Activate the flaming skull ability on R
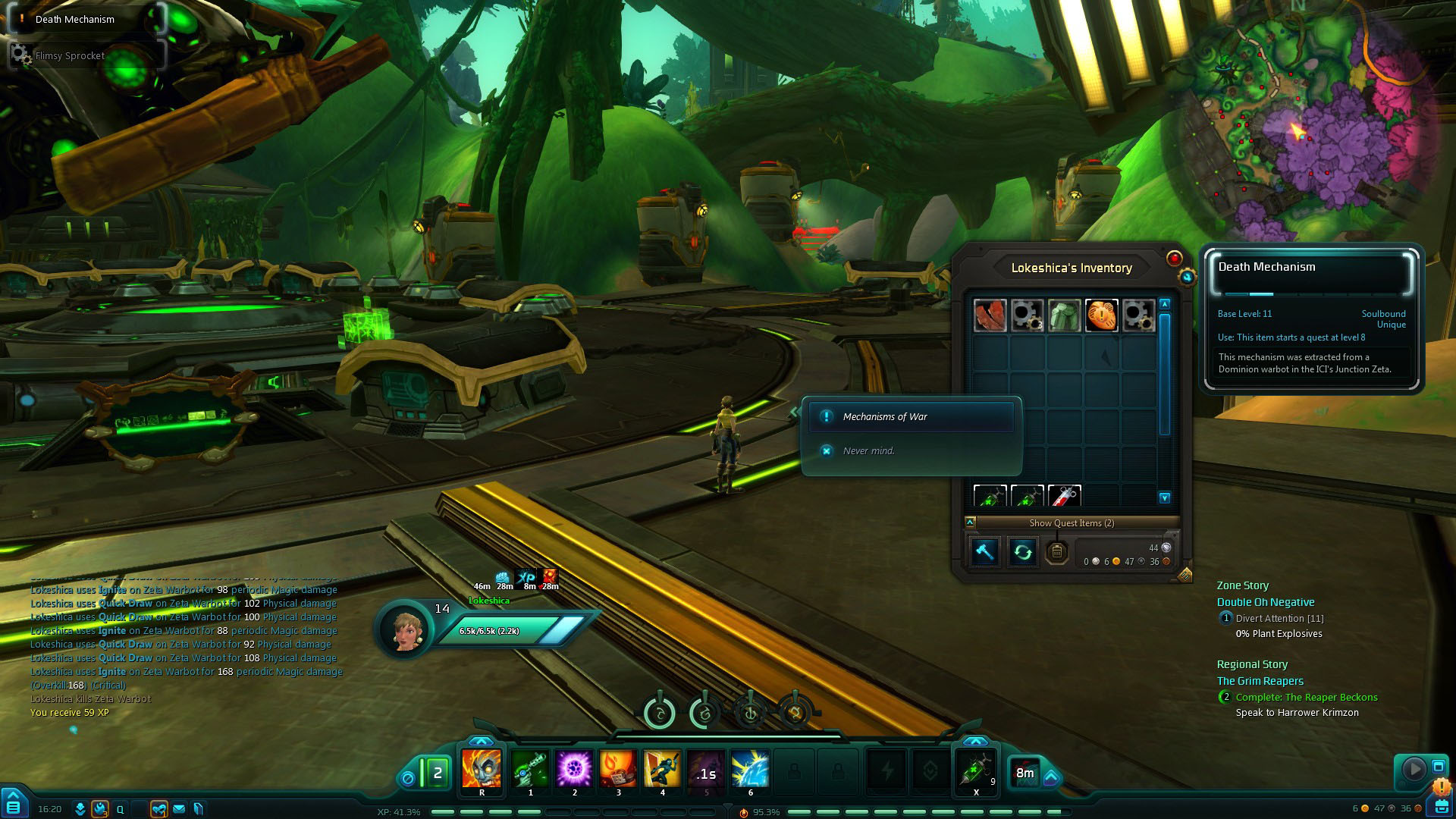This screenshot has height=819, width=1456. tap(482, 769)
